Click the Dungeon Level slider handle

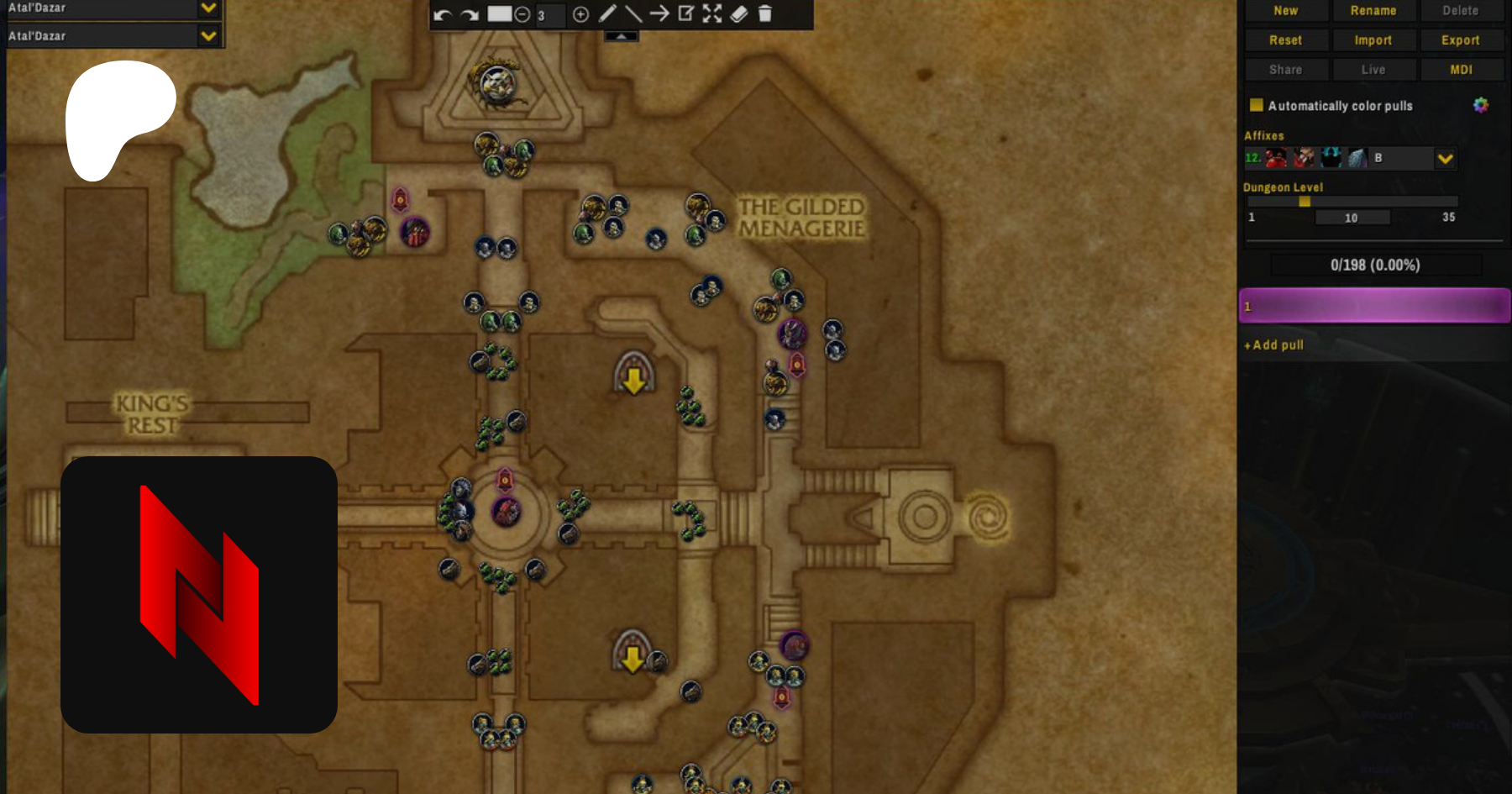pos(1305,202)
